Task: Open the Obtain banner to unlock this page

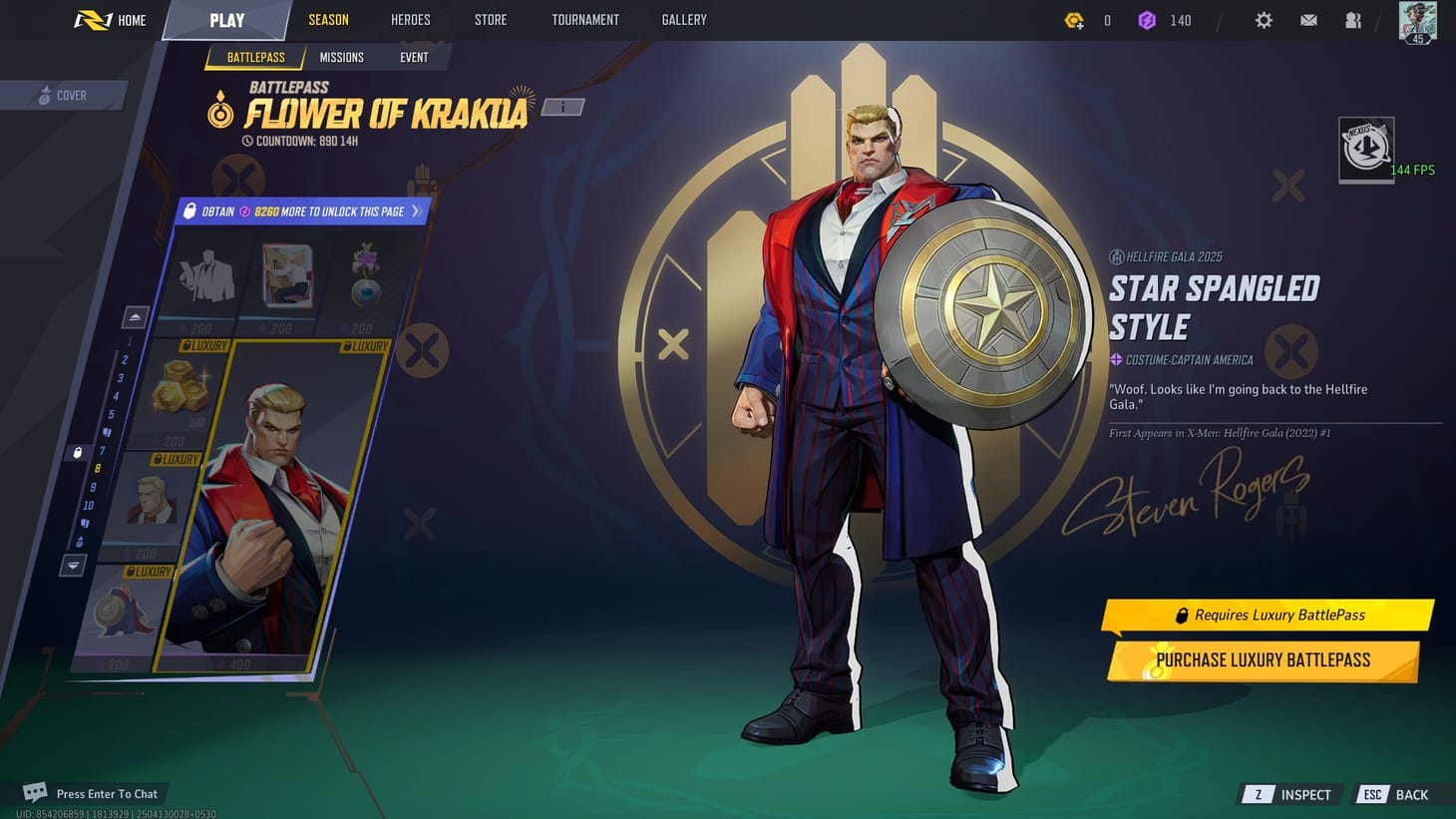Action: click(x=302, y=210)
